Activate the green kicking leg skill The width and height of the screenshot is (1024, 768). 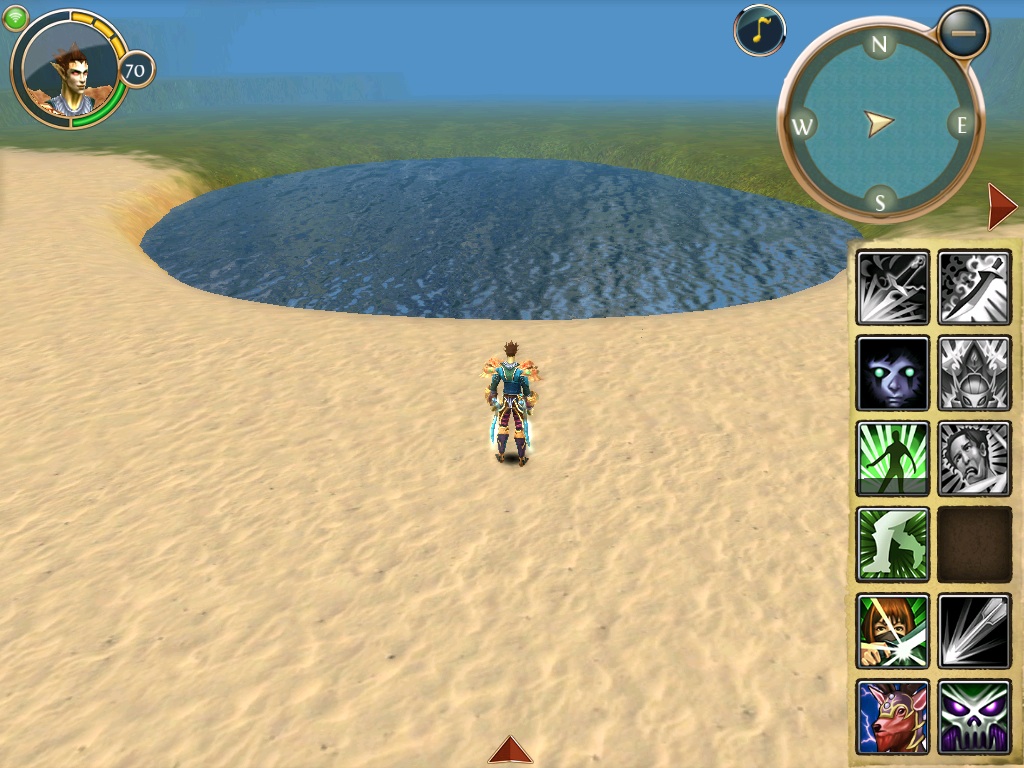893,545
